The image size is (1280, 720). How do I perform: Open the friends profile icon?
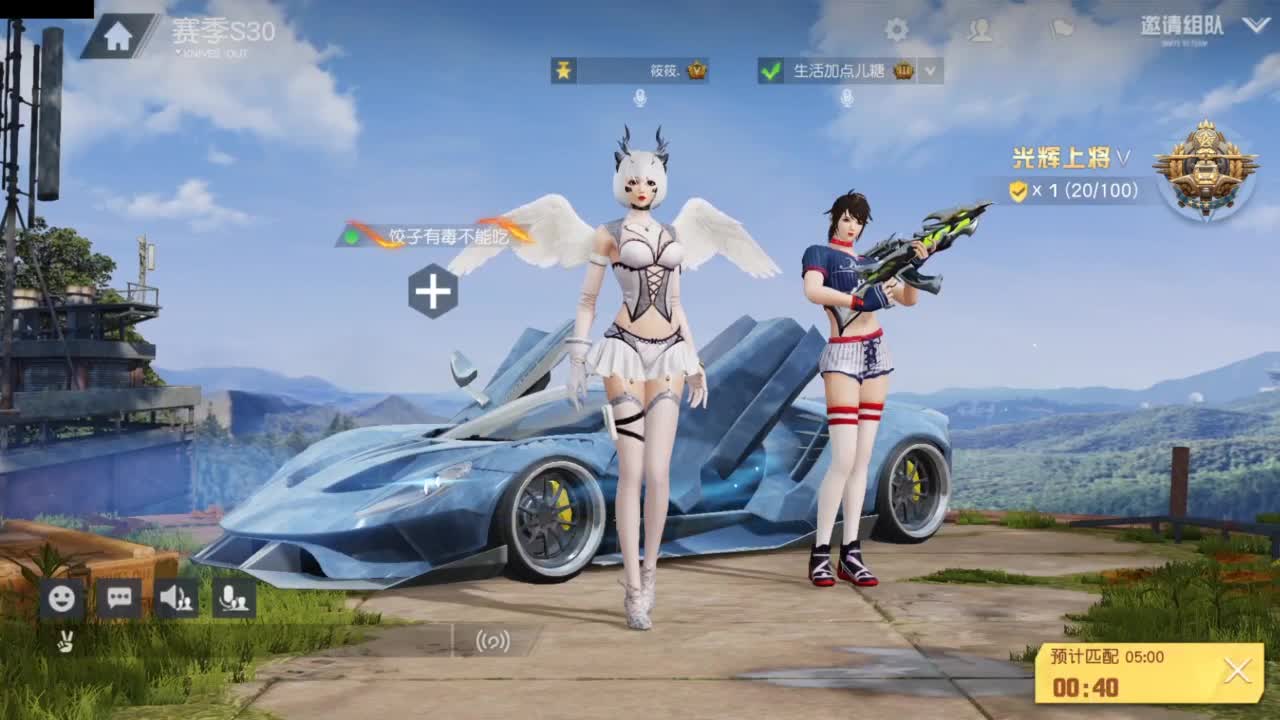pos(980,30)
